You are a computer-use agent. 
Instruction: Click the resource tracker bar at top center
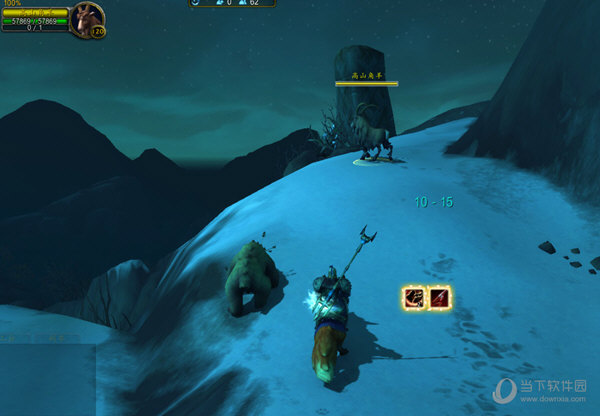(x=233, y=3)
